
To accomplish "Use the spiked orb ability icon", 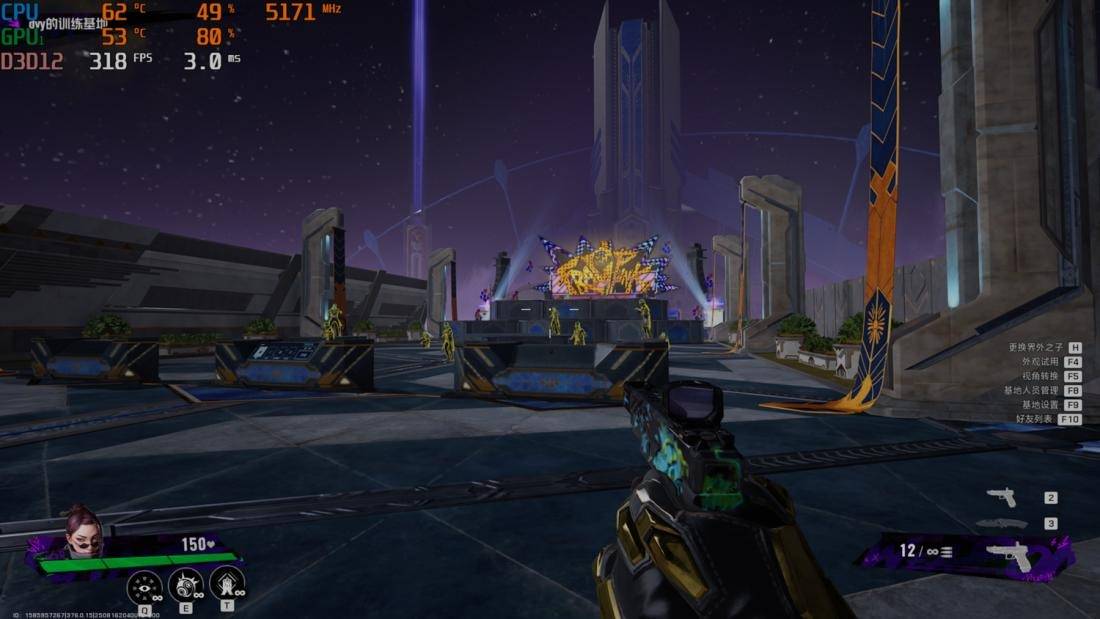I will (186, 585).
